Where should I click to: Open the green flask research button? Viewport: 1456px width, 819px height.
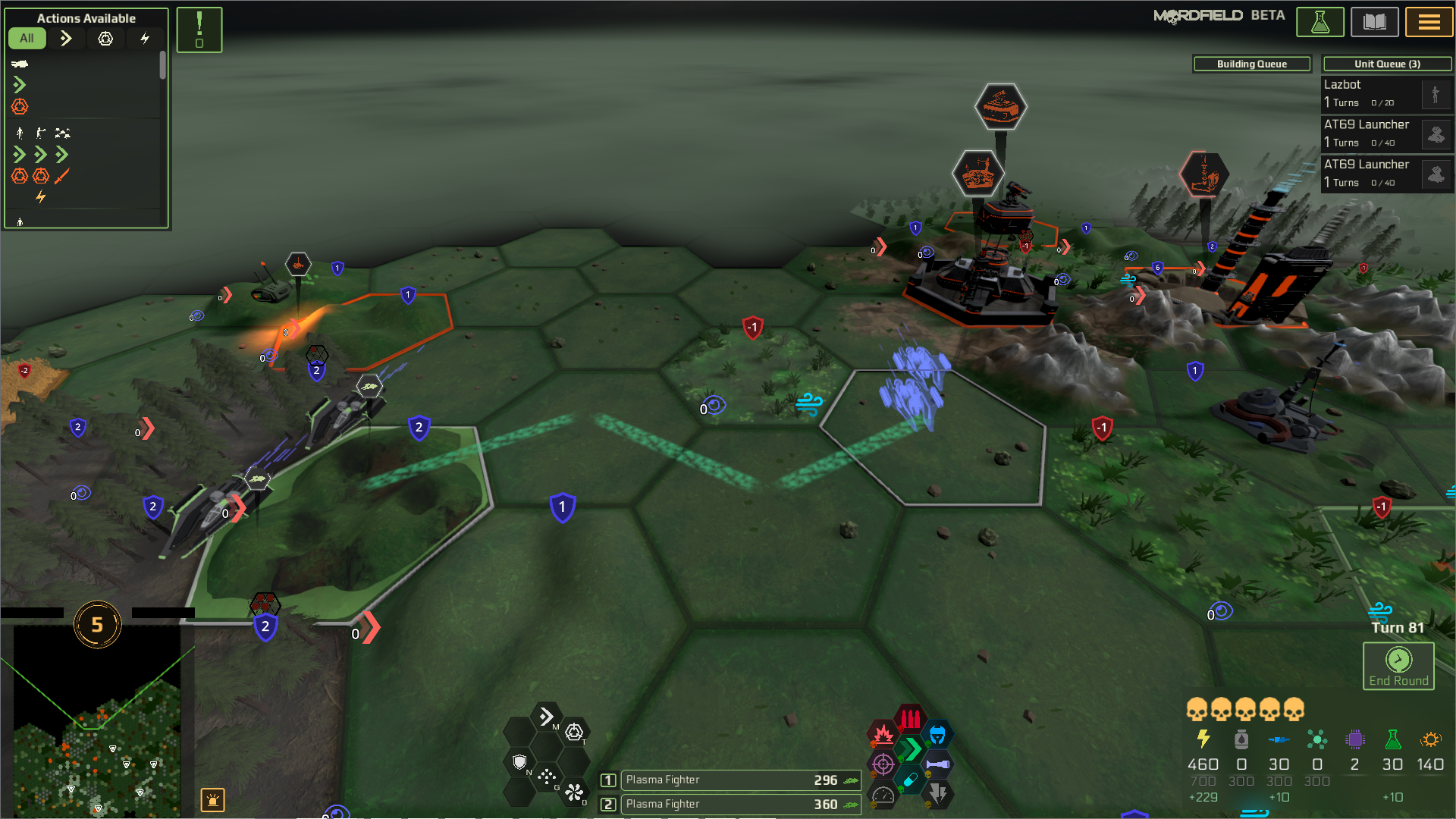pyautogui.click(x=1319, y=22)
